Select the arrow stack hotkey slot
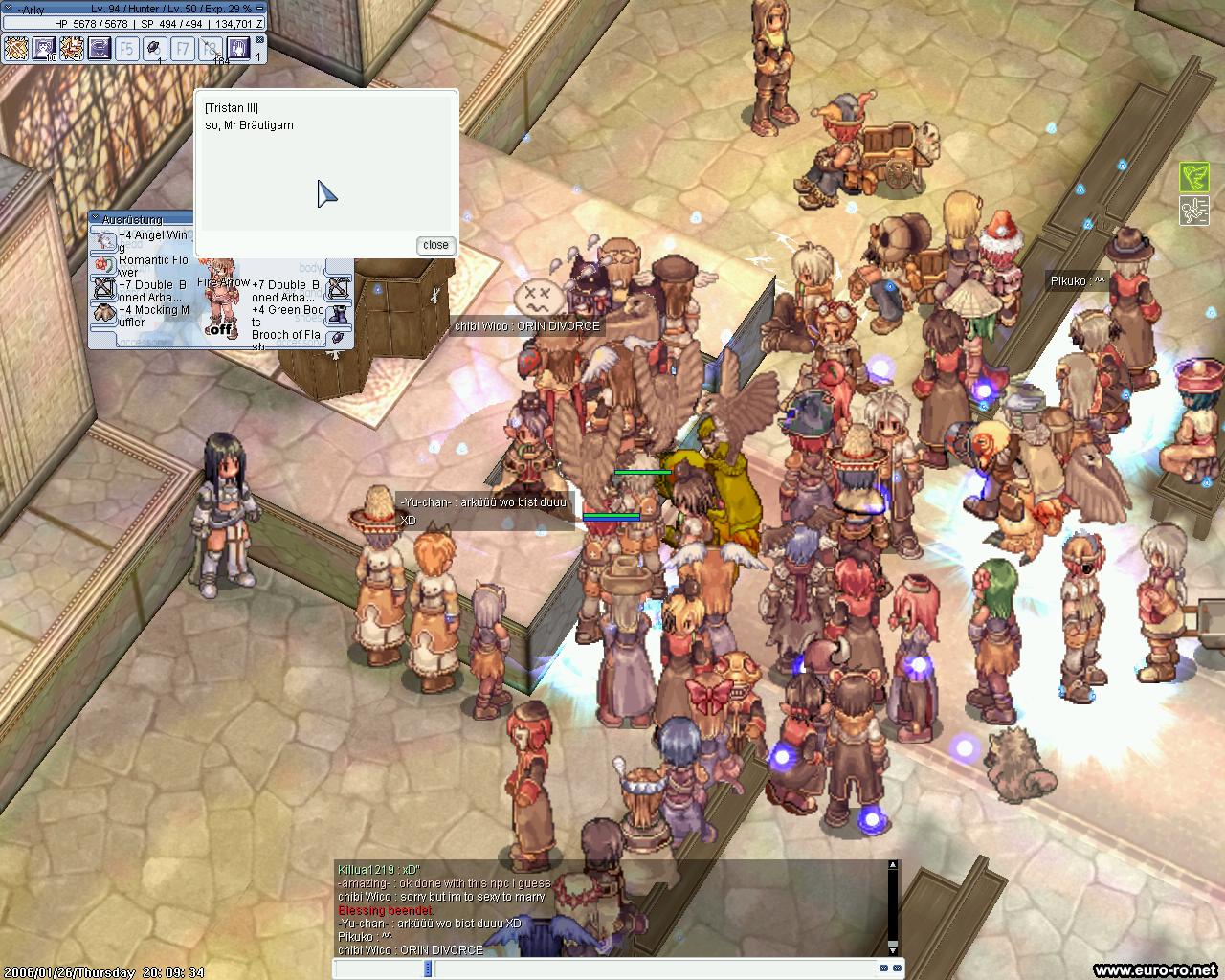This screenshot has width=1225, height=980. (211, 48)
